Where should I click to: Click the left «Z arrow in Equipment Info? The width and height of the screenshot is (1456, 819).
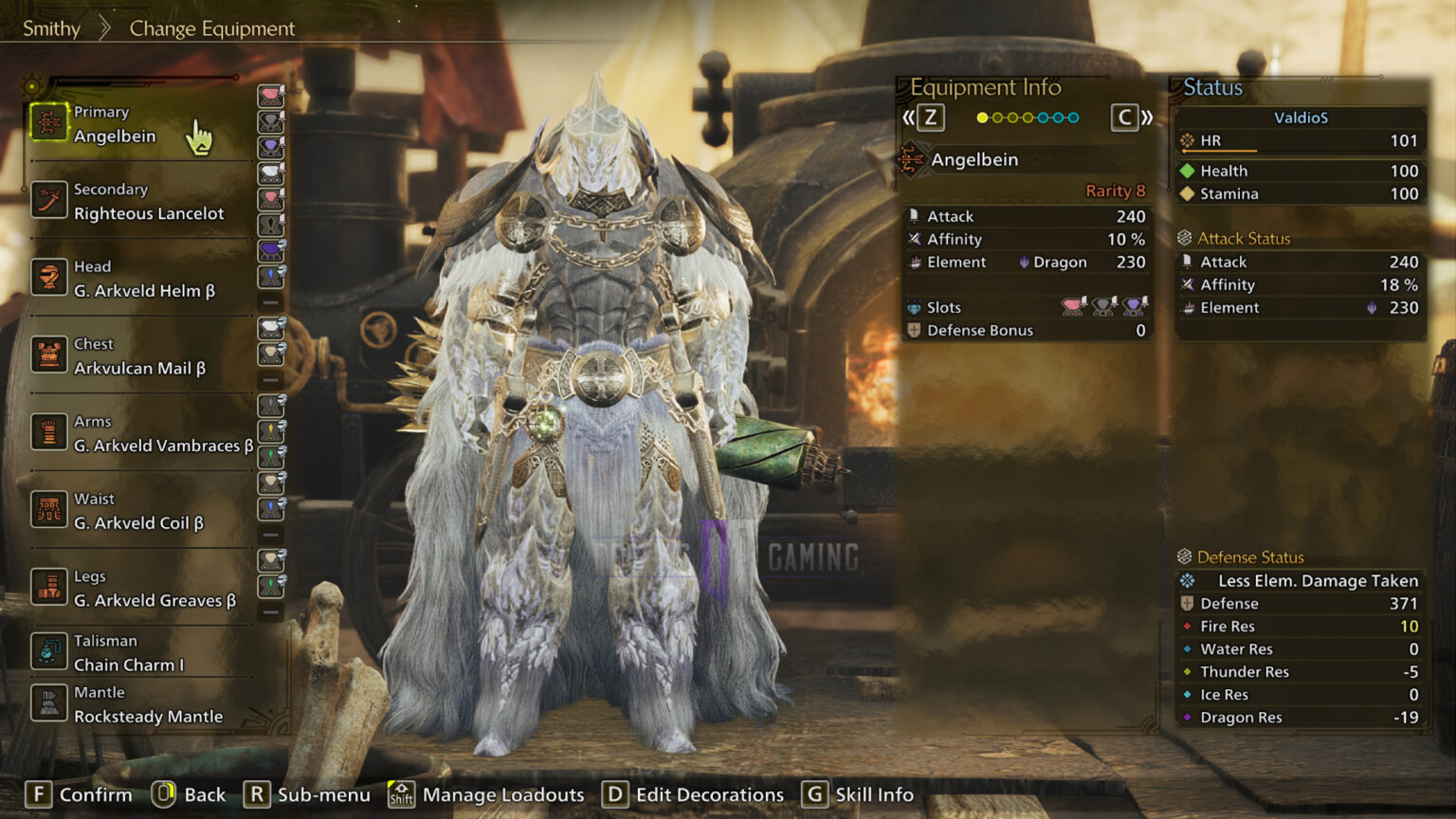[919, 117]
